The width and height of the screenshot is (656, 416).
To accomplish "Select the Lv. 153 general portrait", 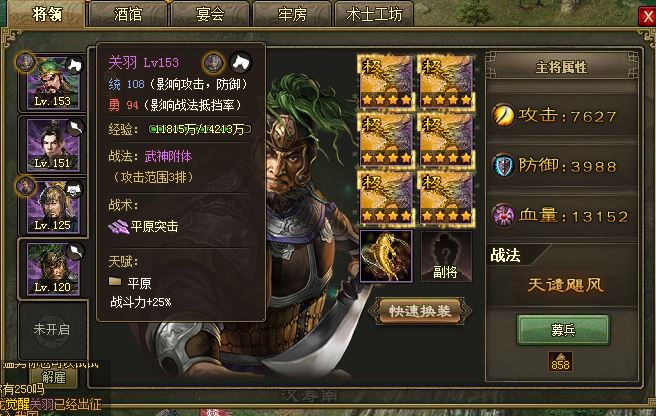I will (x=48, y=81).
